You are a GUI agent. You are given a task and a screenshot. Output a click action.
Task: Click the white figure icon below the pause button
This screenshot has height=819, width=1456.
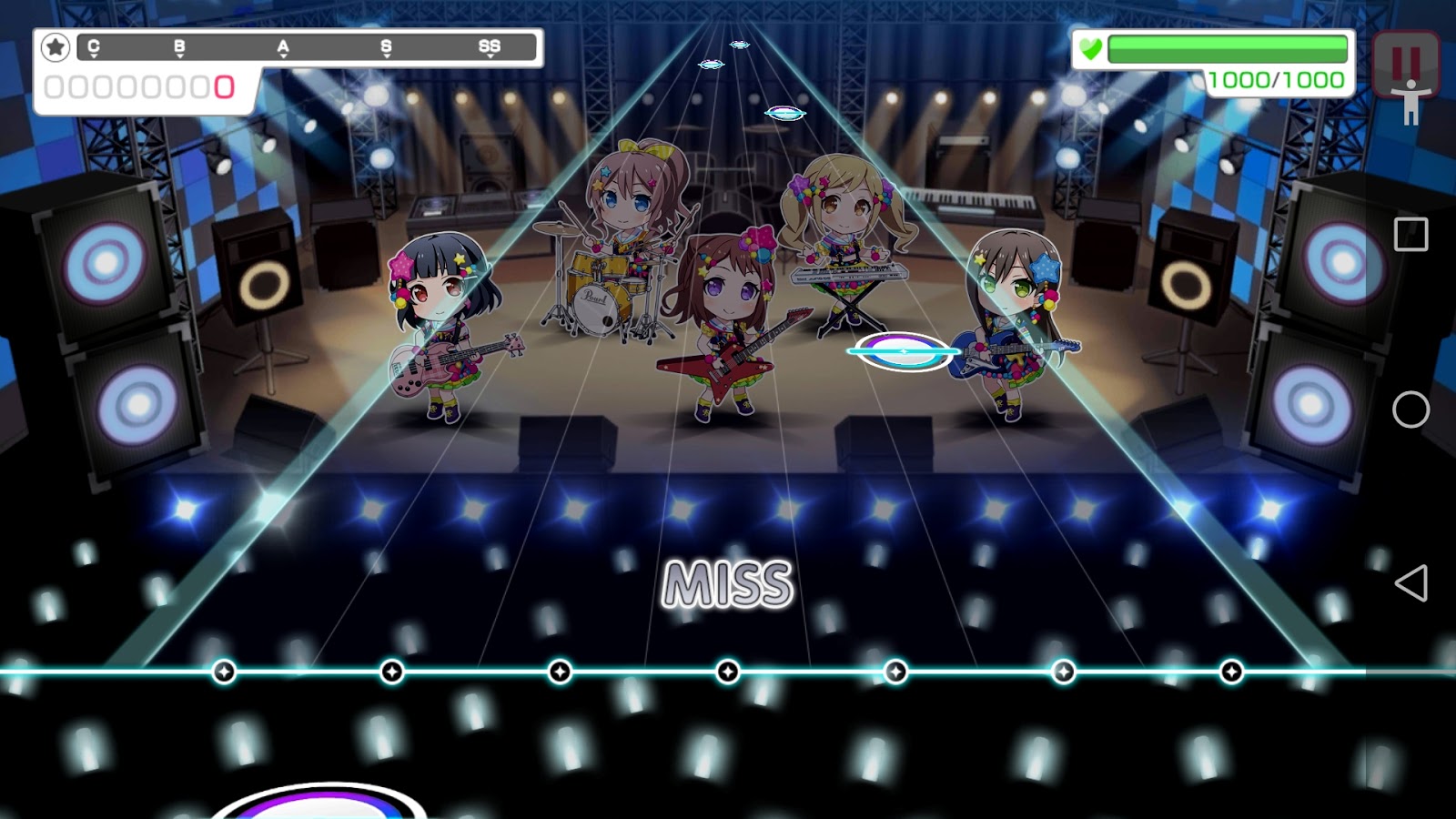coord(1409,103)
